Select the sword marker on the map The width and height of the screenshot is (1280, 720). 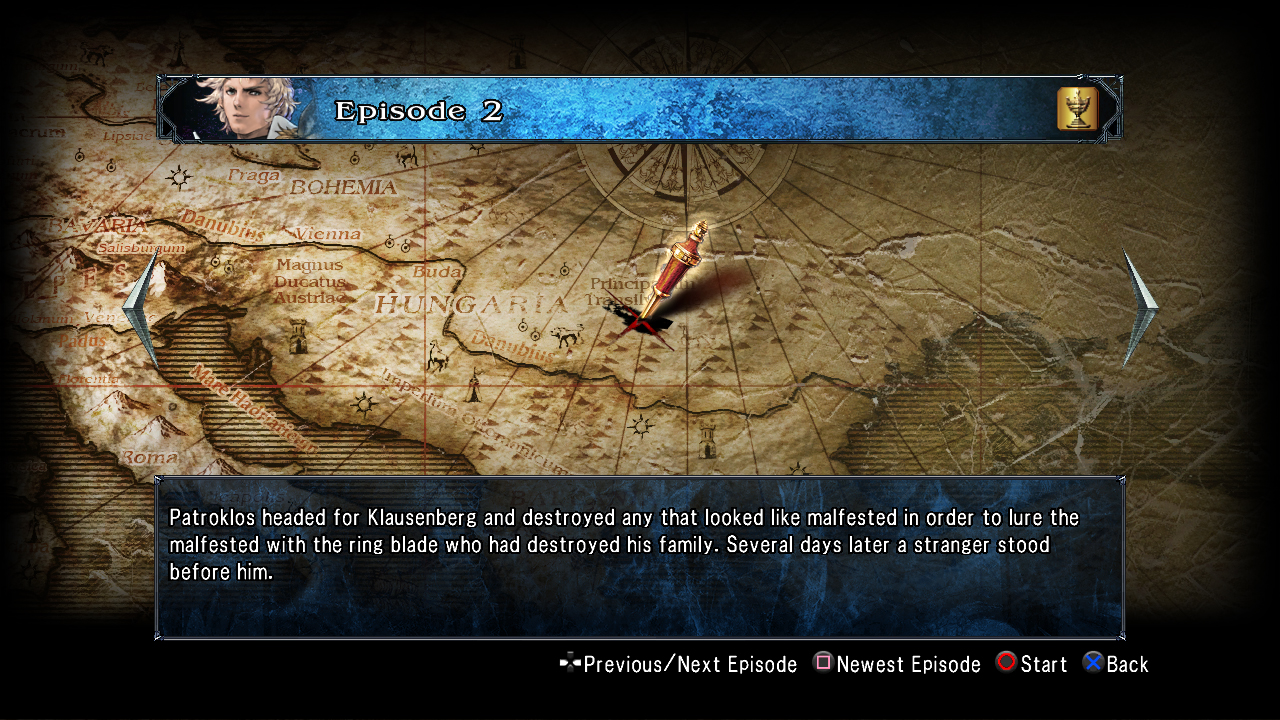point(668,272)
